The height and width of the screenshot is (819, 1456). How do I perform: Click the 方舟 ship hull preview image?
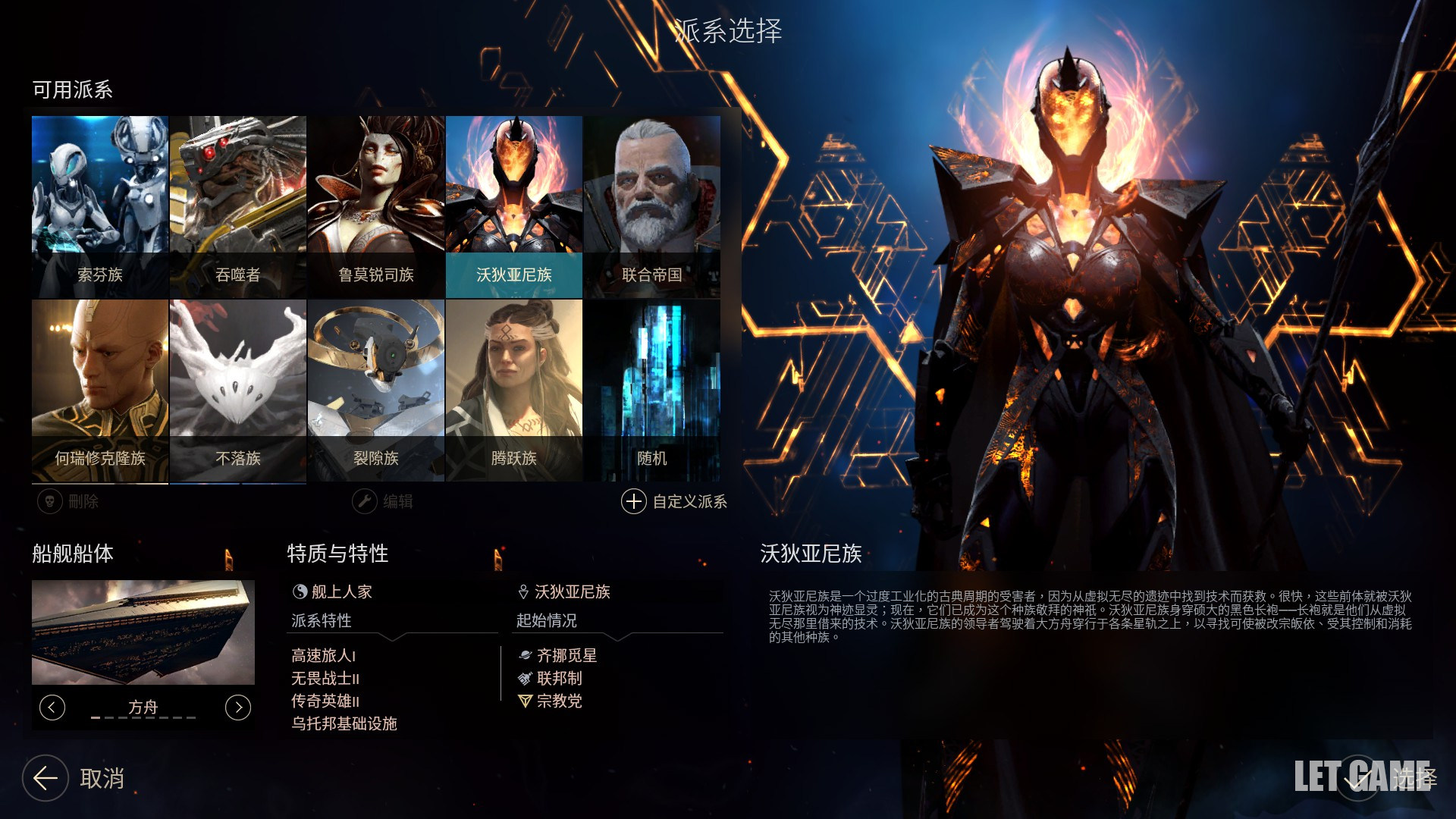143,632
